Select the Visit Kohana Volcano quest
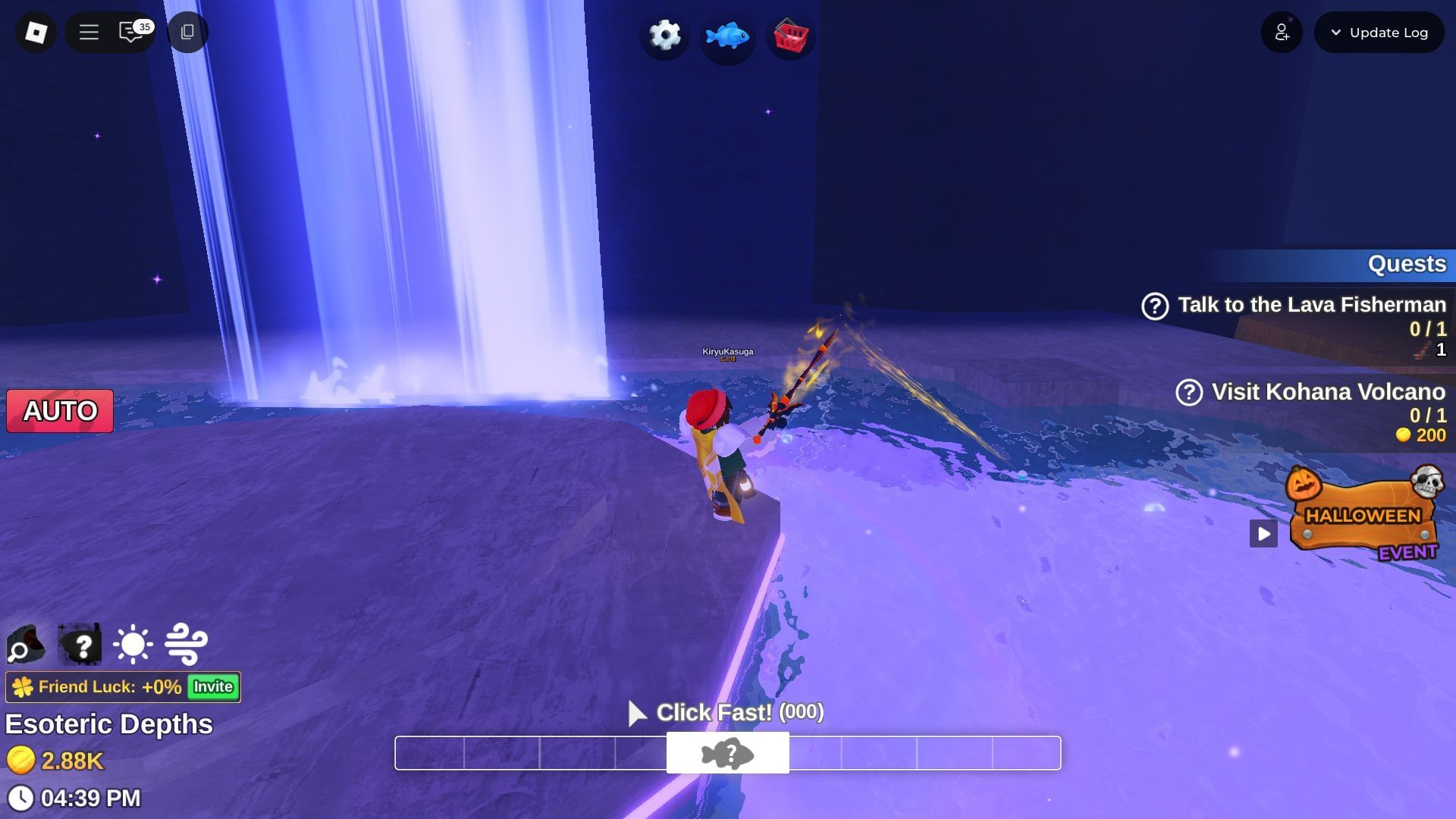The height and width of the screenshot is (819, 1456). point(1329,393)
